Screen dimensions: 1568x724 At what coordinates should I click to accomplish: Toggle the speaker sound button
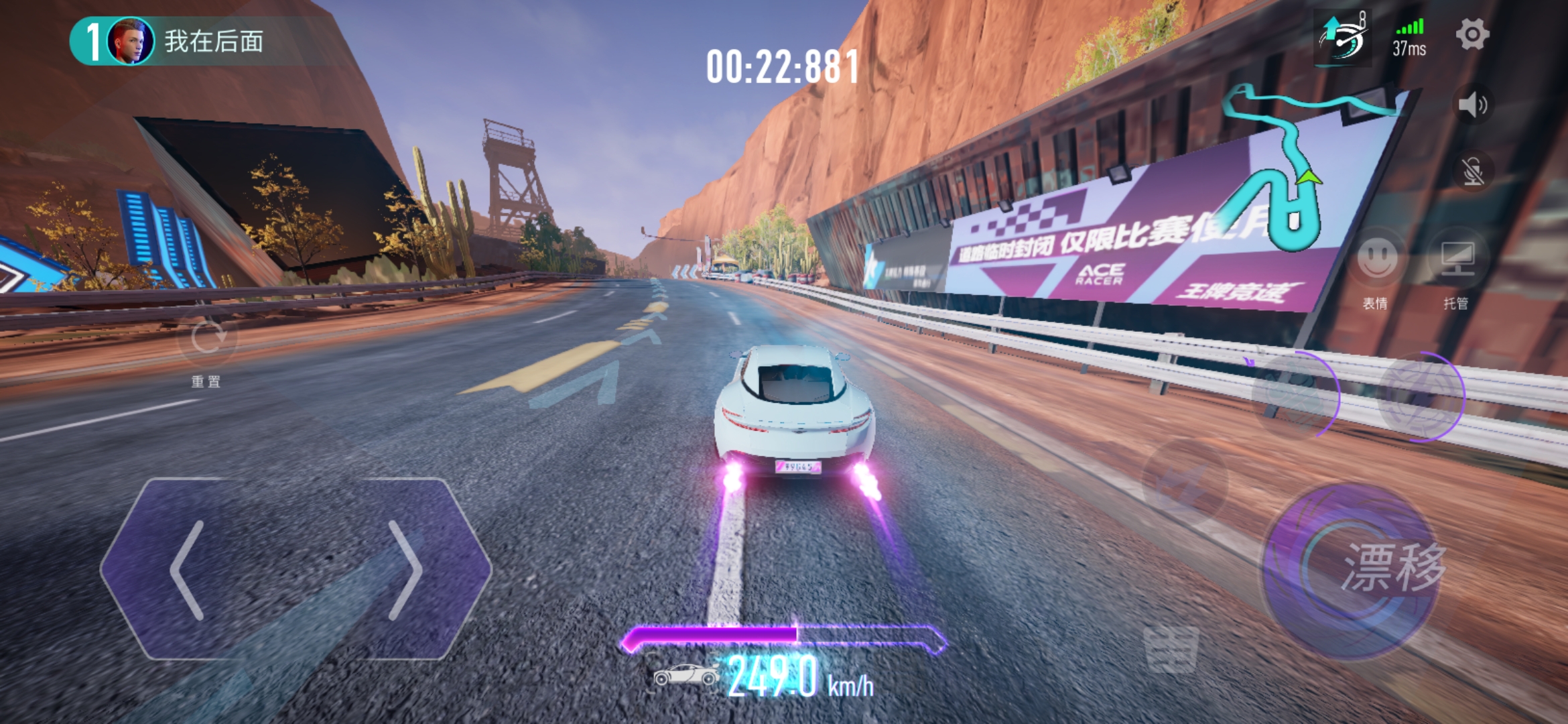click(1472, 105)
